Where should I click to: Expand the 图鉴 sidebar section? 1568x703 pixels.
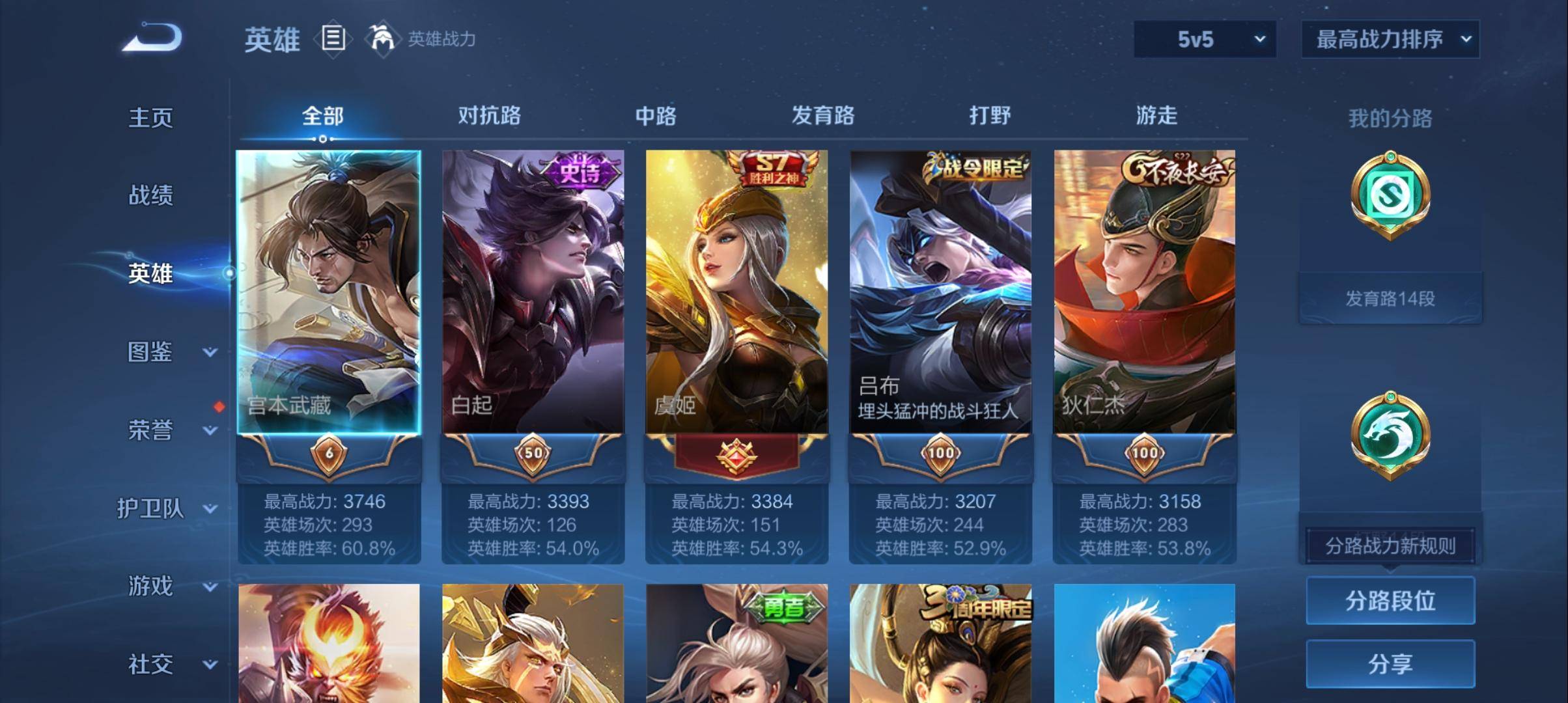click(151, 351)
